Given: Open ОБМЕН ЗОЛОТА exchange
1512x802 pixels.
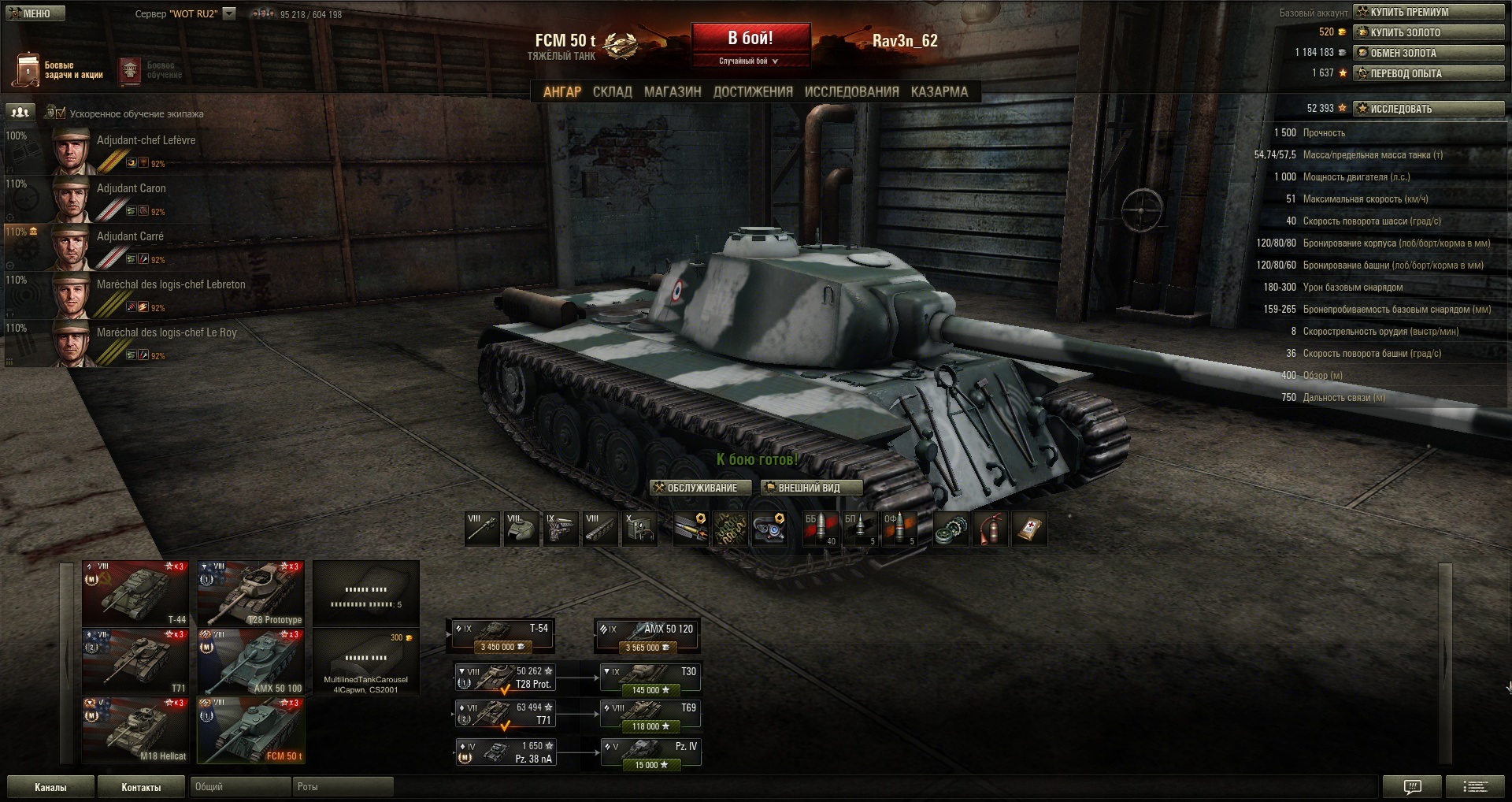Looking at the screenshot, I should click(1428, 53).
